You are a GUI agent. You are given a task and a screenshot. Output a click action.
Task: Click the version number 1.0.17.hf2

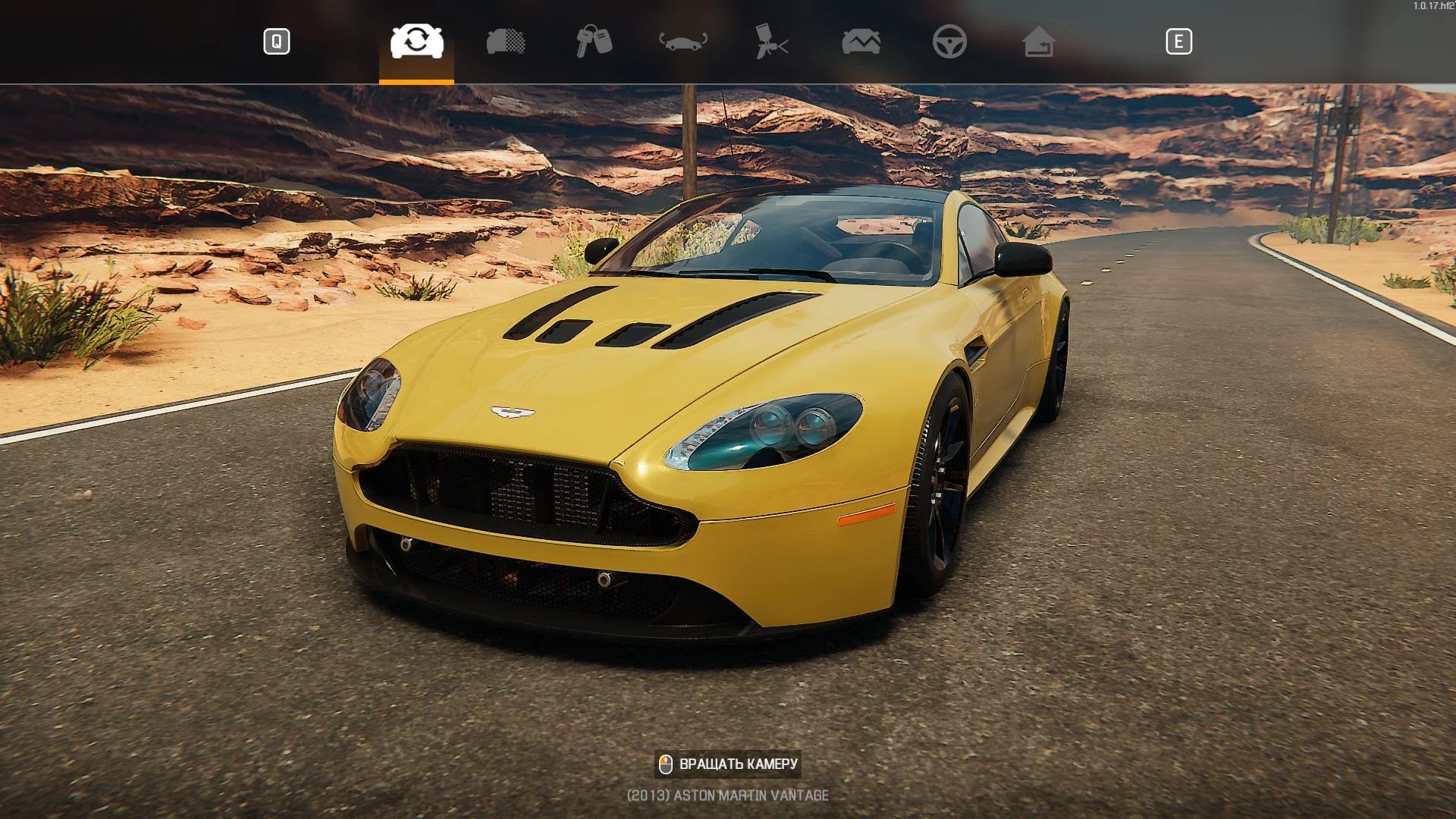click(x=1432, y=6)
